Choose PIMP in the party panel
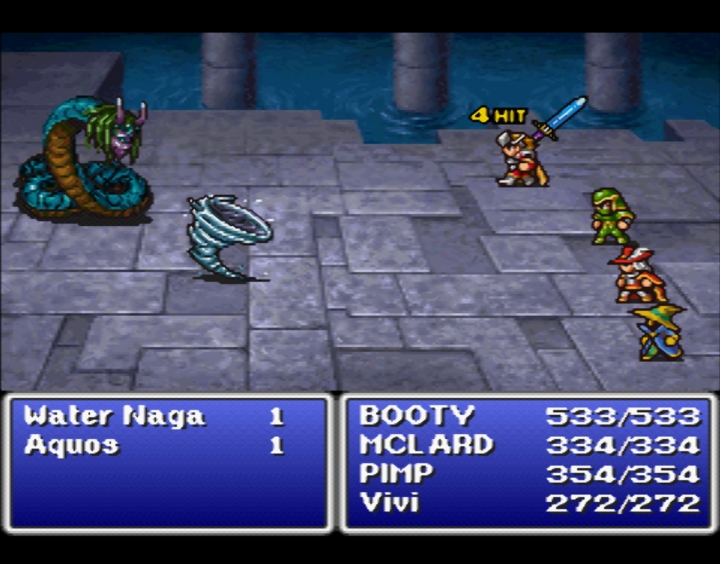720x564 pixels. pyautogui.click(x=398, y=474)
